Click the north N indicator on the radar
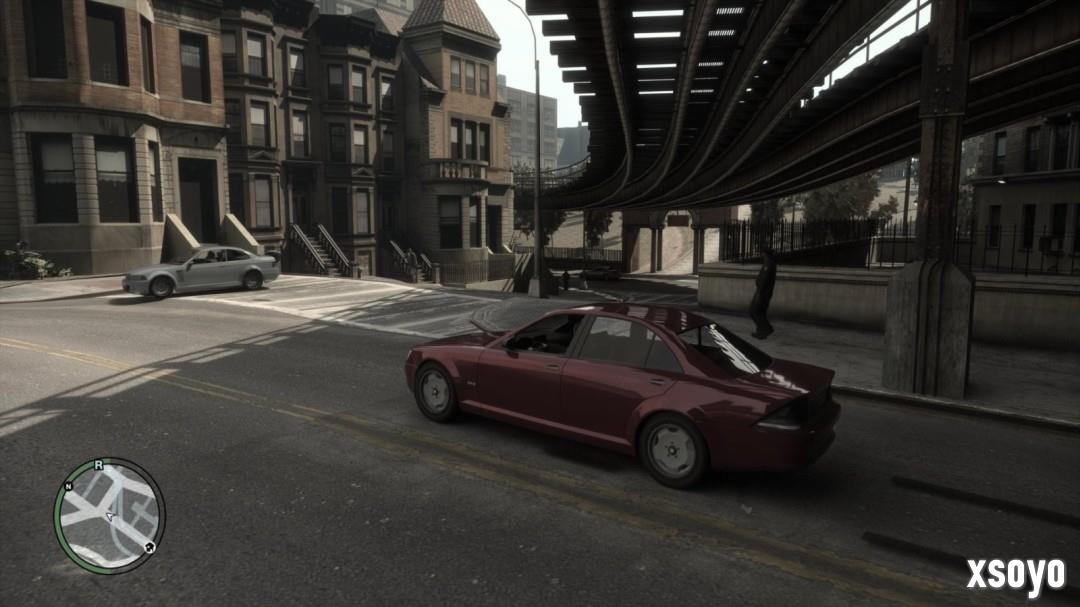 [68, 486]
